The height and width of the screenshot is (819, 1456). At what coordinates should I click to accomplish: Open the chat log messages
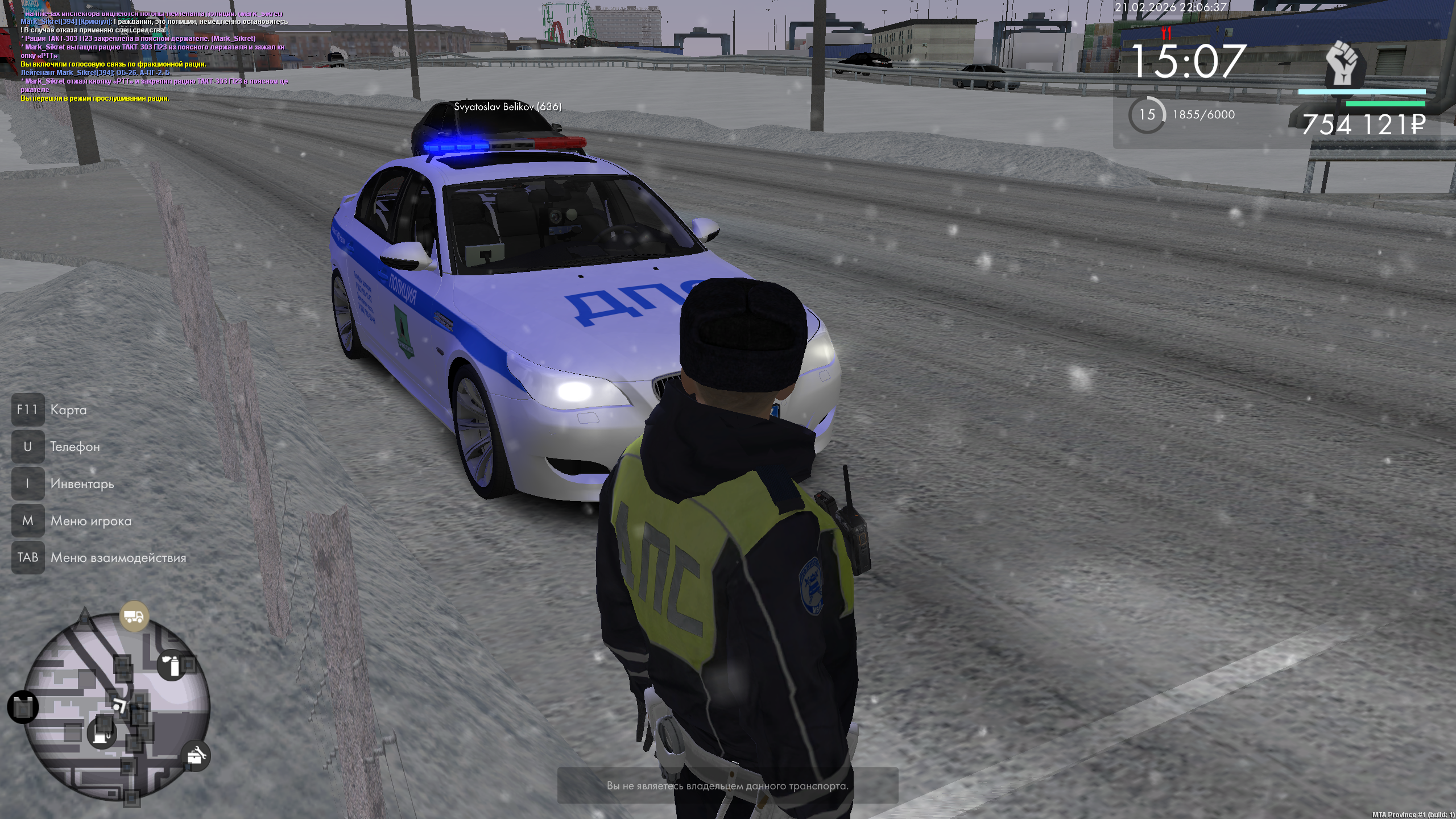[x=154, y=56]
